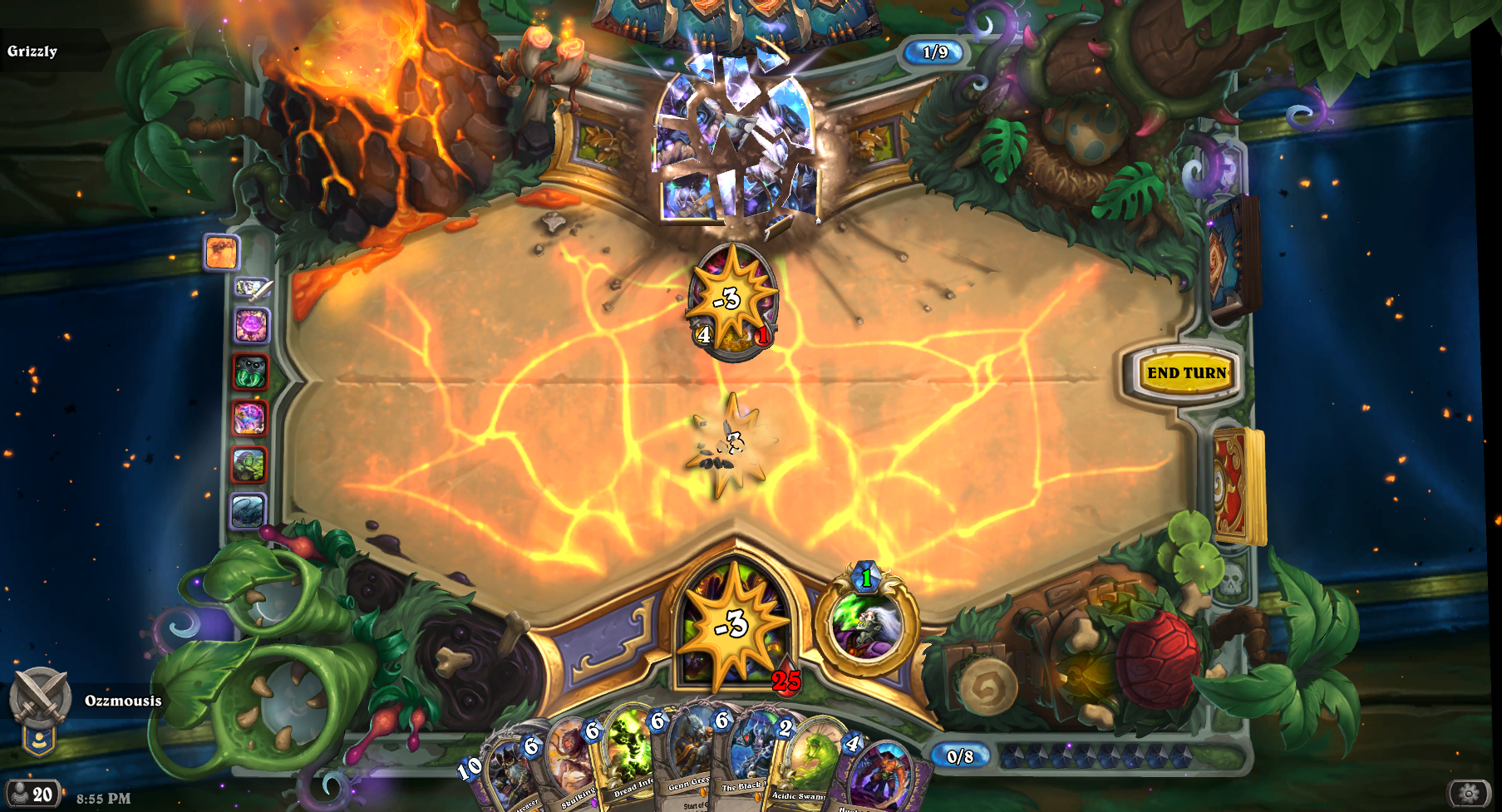Show the purple crystal history tile
The height and width of the screenshot is (812, 1502).
click(x=251, y=325)
